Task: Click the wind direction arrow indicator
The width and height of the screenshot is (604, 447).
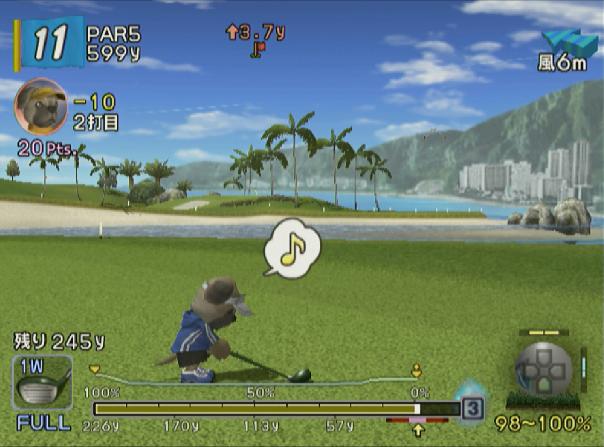Action: (x=568, y=43)
